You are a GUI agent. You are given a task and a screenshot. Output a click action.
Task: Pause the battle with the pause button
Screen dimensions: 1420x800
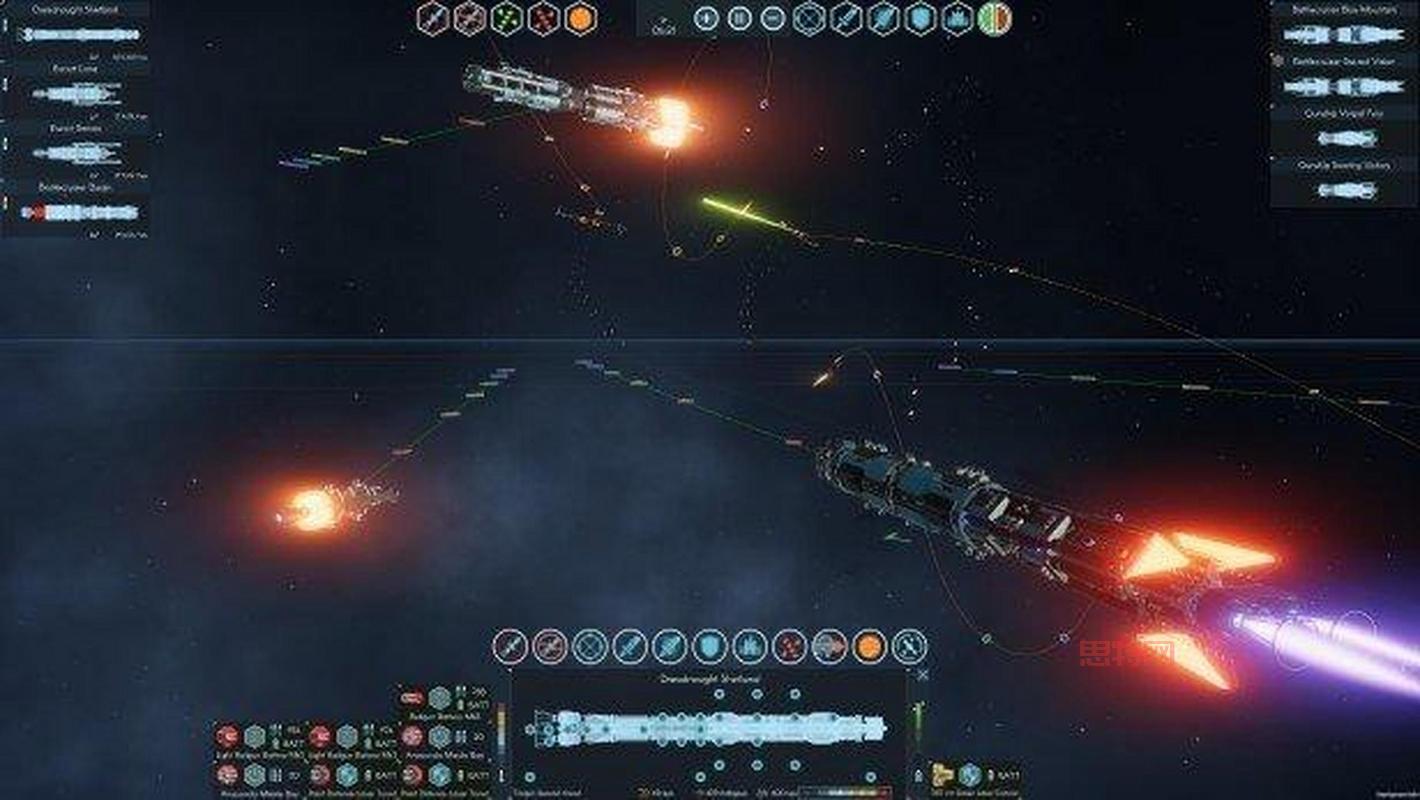click(x=739, y=18)
